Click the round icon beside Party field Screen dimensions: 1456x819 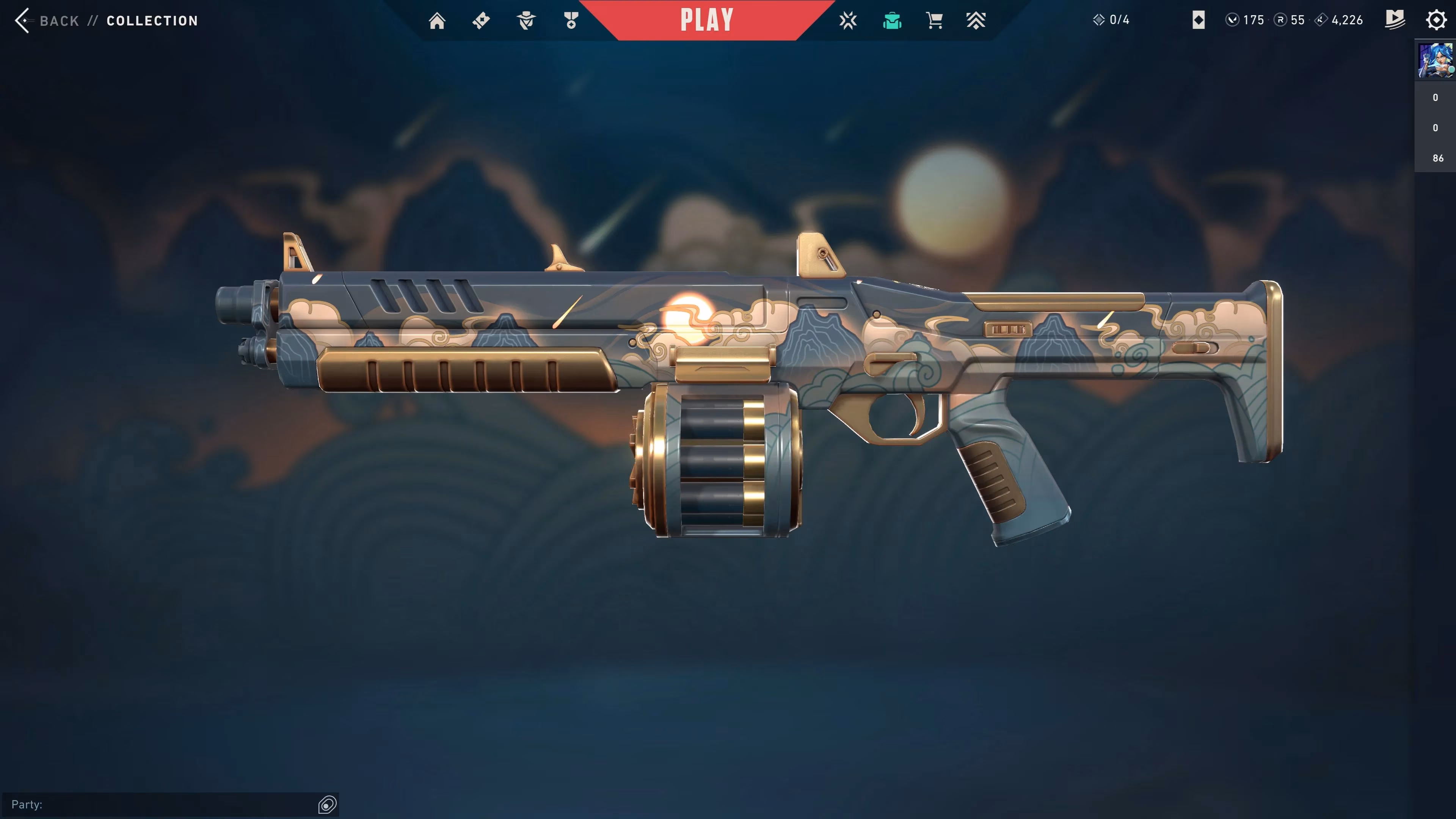coord(327,804)
